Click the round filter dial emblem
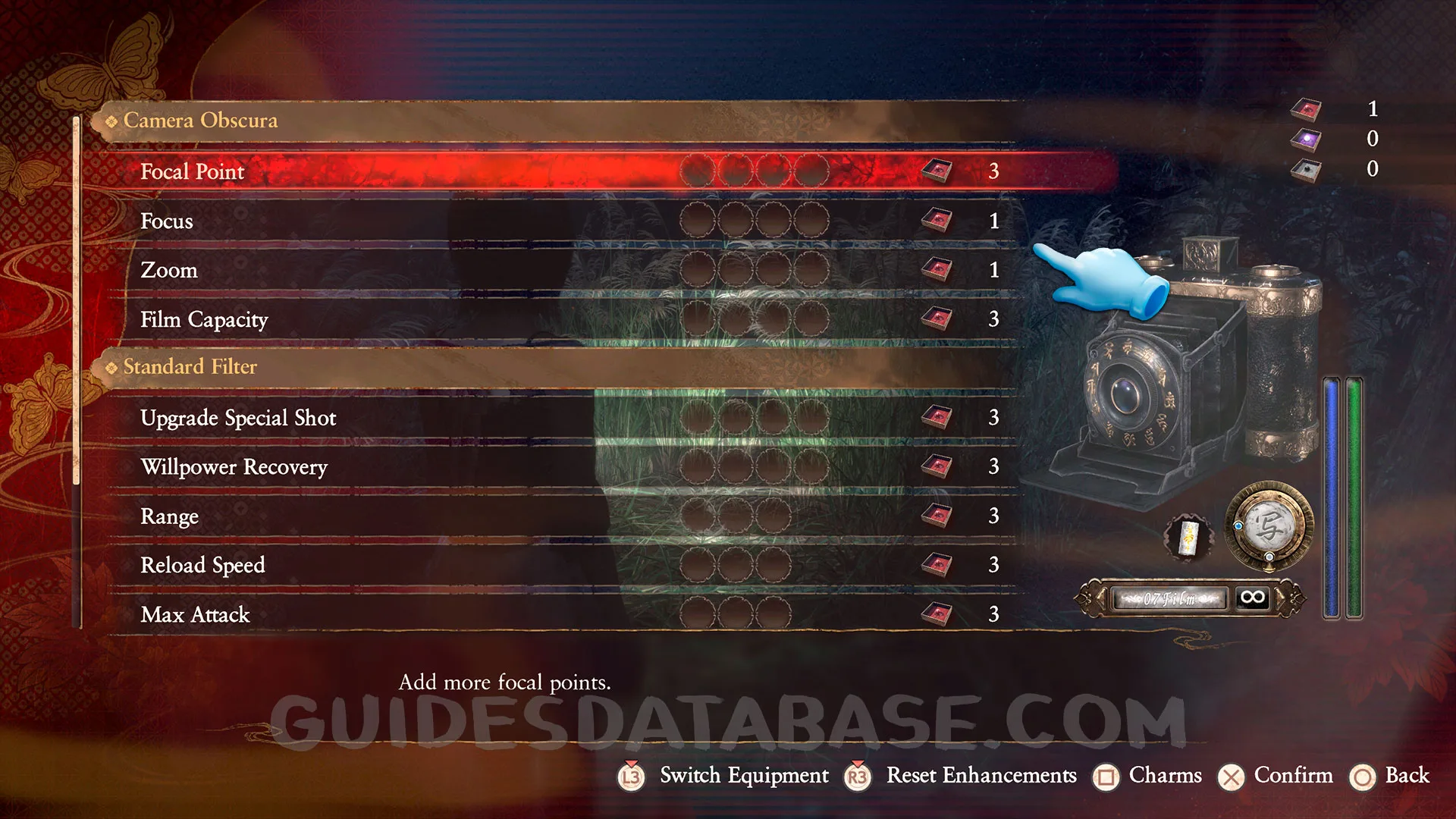This screenshot has height=819, width=1456. tap(1269, 526)
